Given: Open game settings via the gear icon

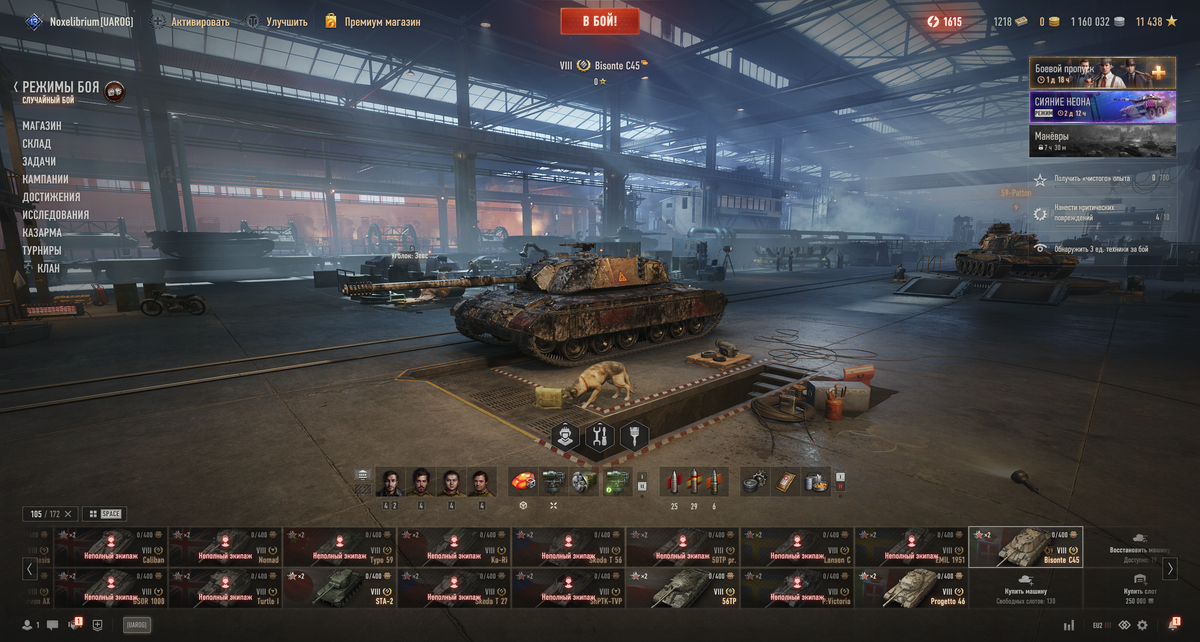Looking at the screenshot, I should click(x=1142, y=625).
